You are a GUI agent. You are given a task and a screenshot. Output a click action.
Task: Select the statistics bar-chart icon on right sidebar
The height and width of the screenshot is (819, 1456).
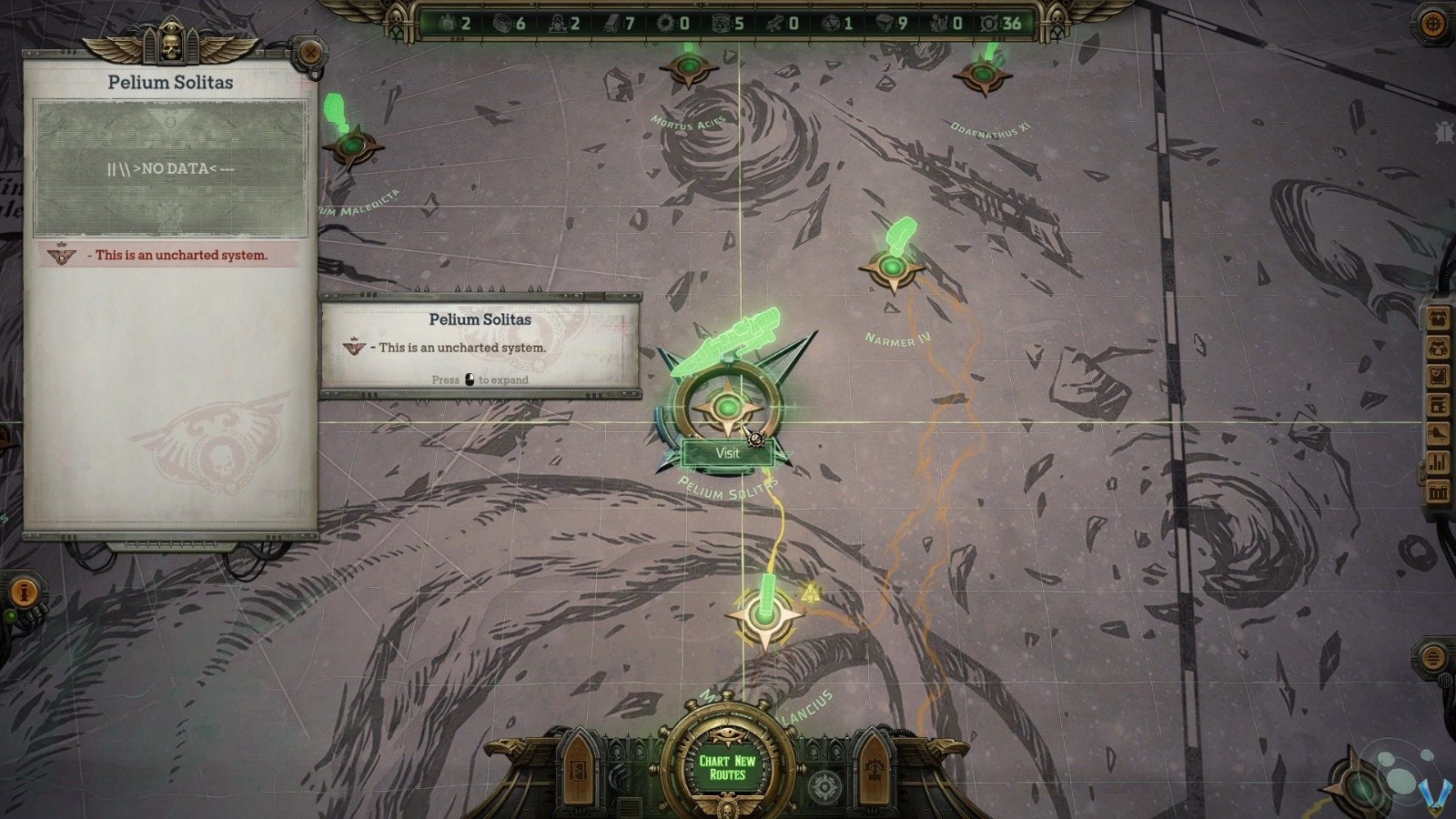pos(1439,461)
